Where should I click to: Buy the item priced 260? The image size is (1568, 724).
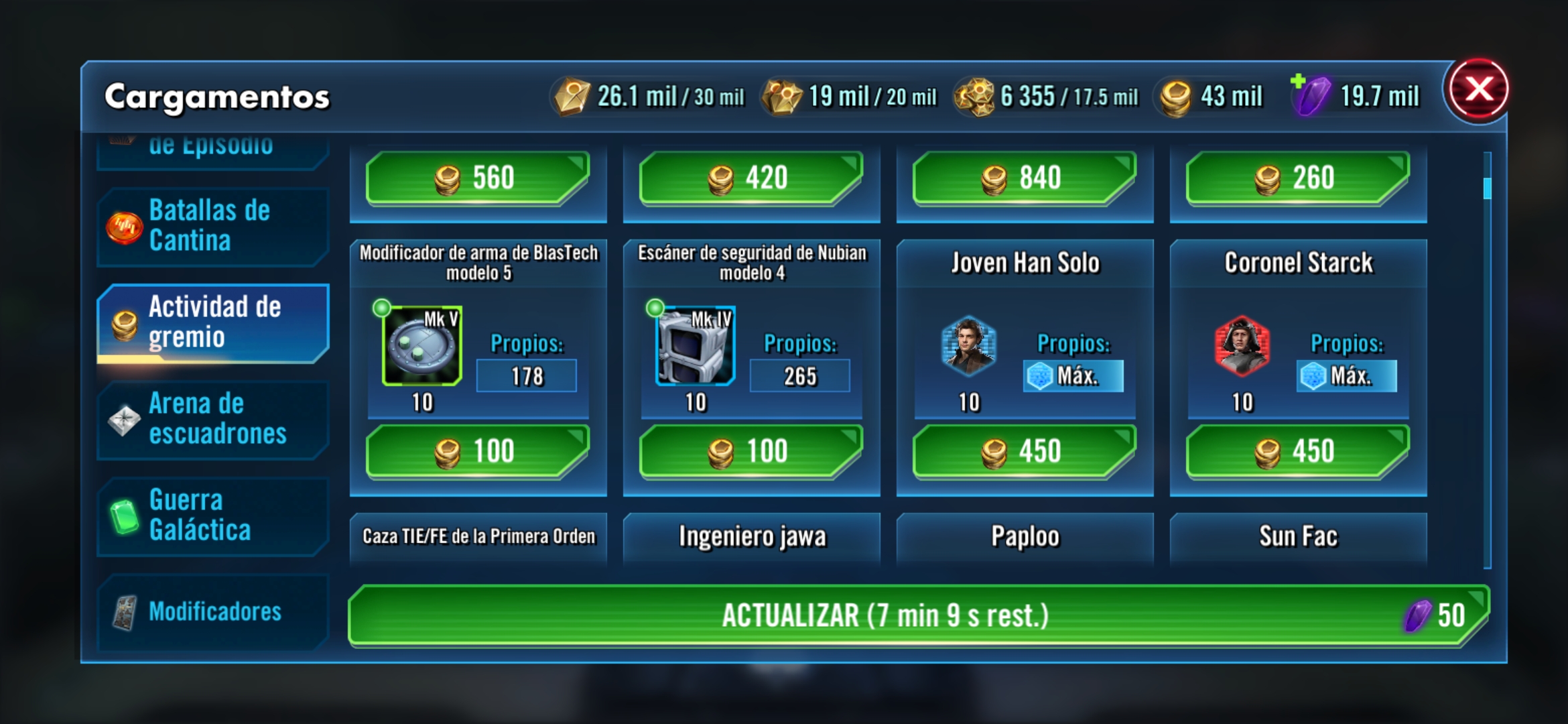pos(1297,178)
